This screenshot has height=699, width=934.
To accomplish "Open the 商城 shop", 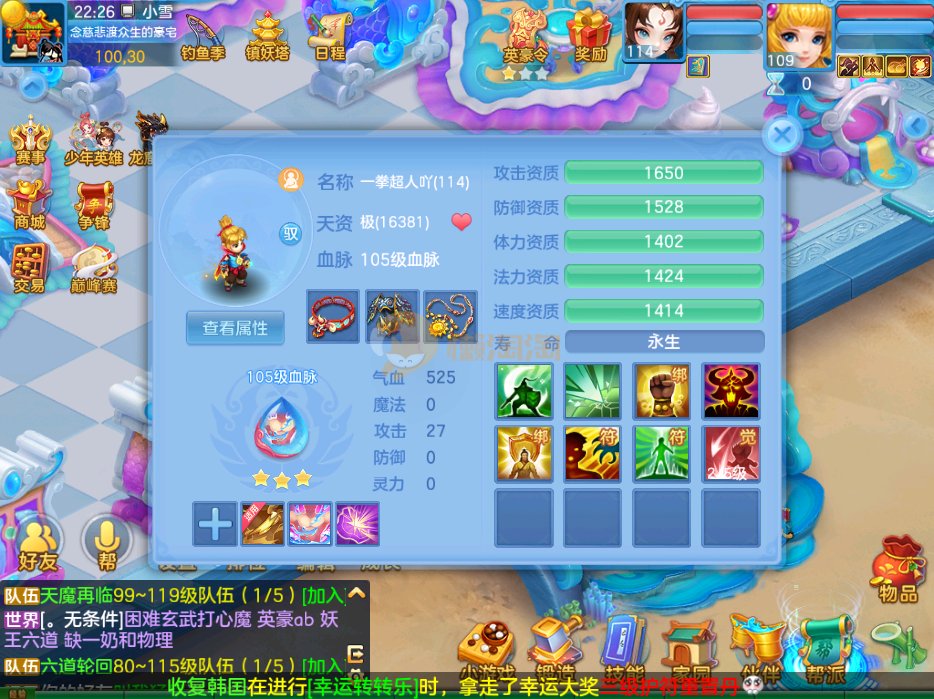I will 30,205.
